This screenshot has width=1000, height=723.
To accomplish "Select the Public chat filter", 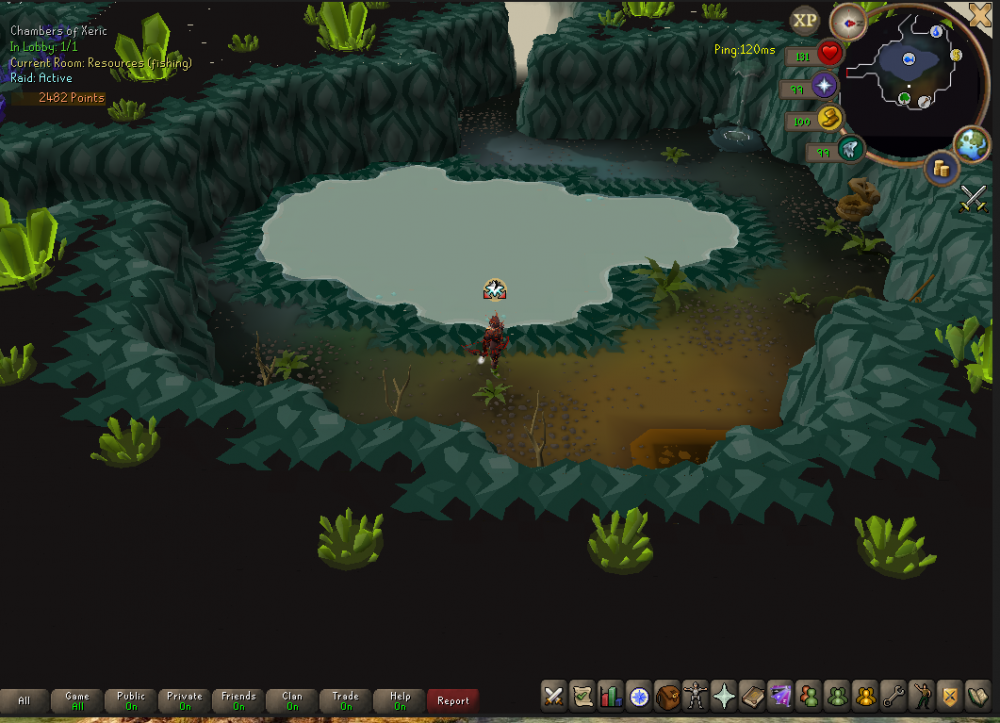I will (x=131, y=700).
